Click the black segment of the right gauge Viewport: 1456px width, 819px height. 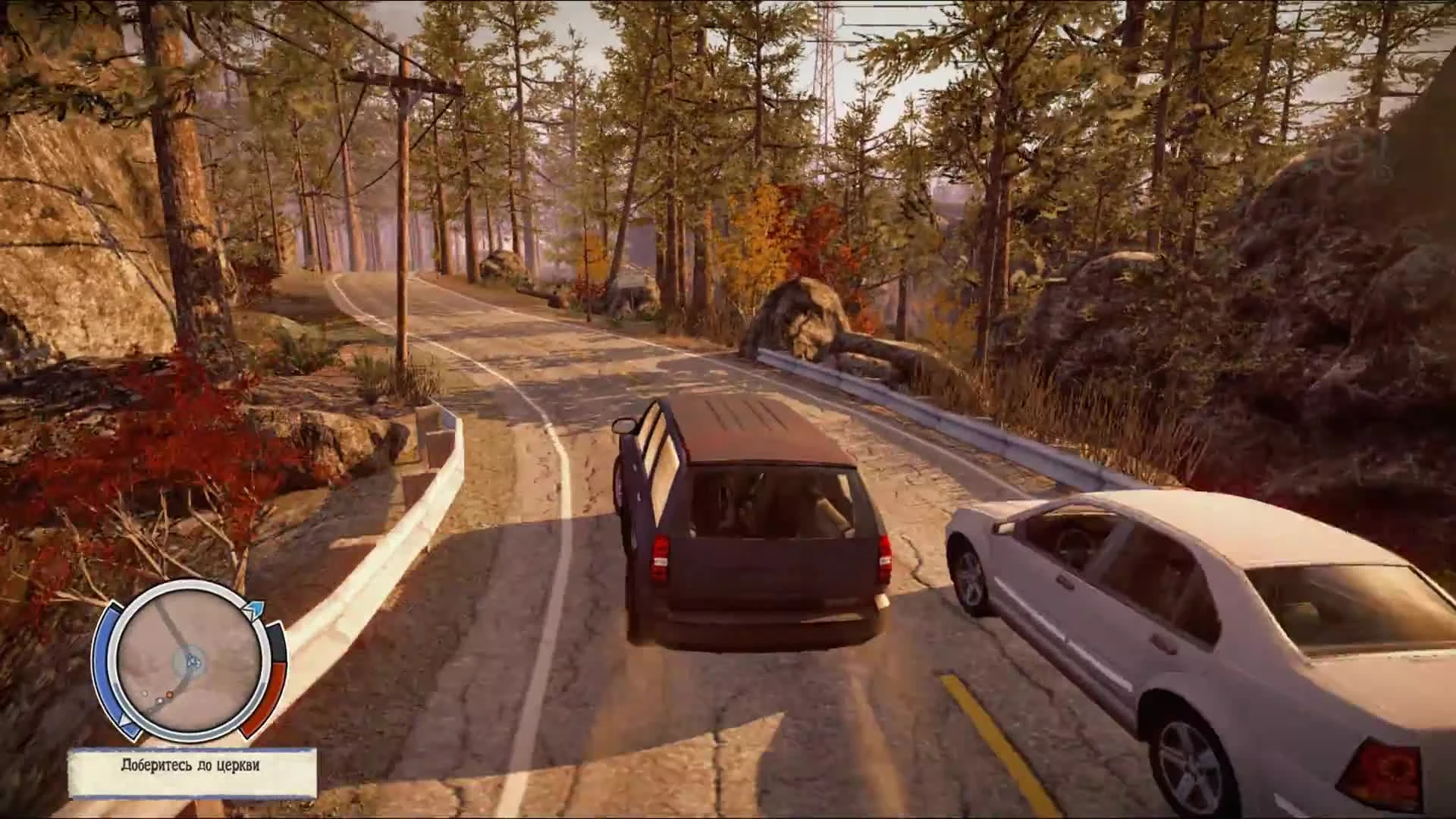click(x=276, y=642)
